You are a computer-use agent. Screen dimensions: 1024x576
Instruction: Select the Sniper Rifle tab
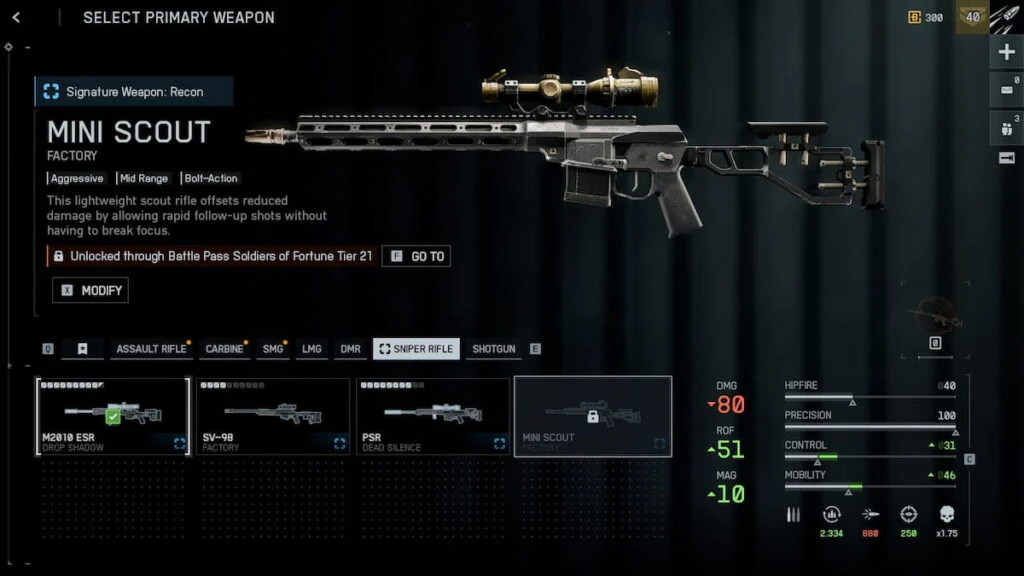tap(416, 349)
